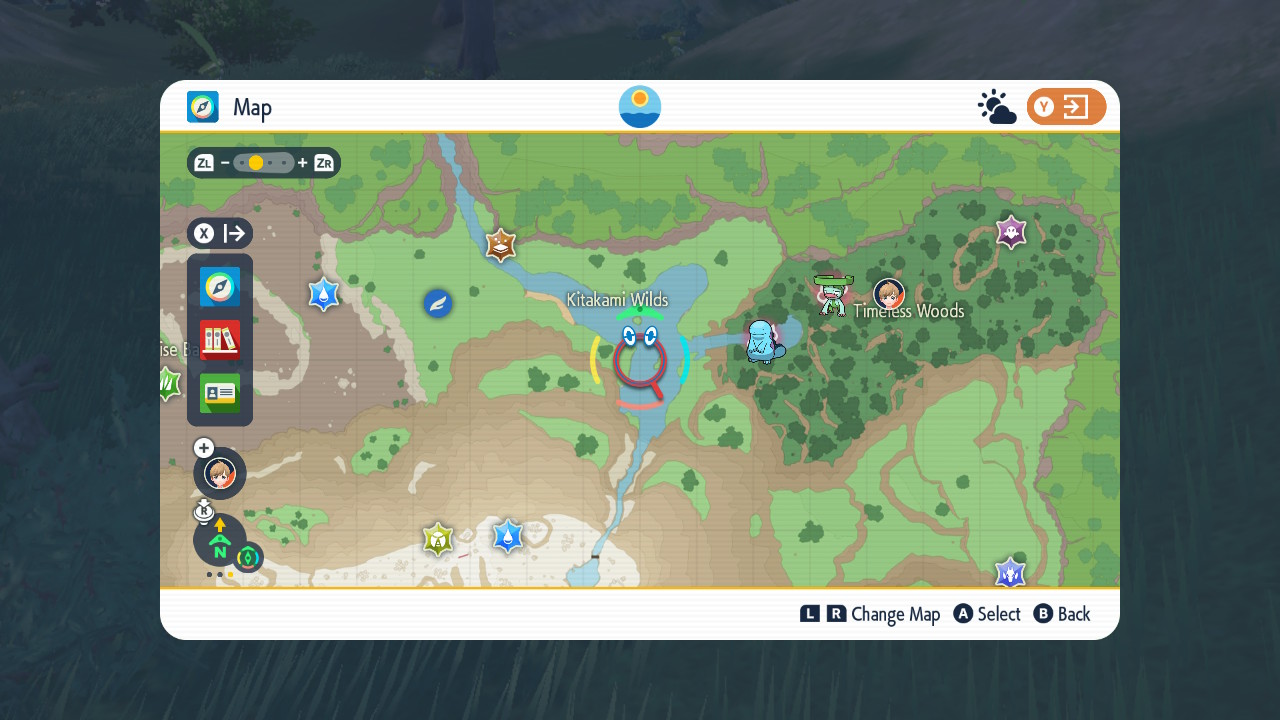Screen dimensions: 1280x720
Task: Click the Ogerpon marker near Timeless Woods
Action: pos(830,294)
